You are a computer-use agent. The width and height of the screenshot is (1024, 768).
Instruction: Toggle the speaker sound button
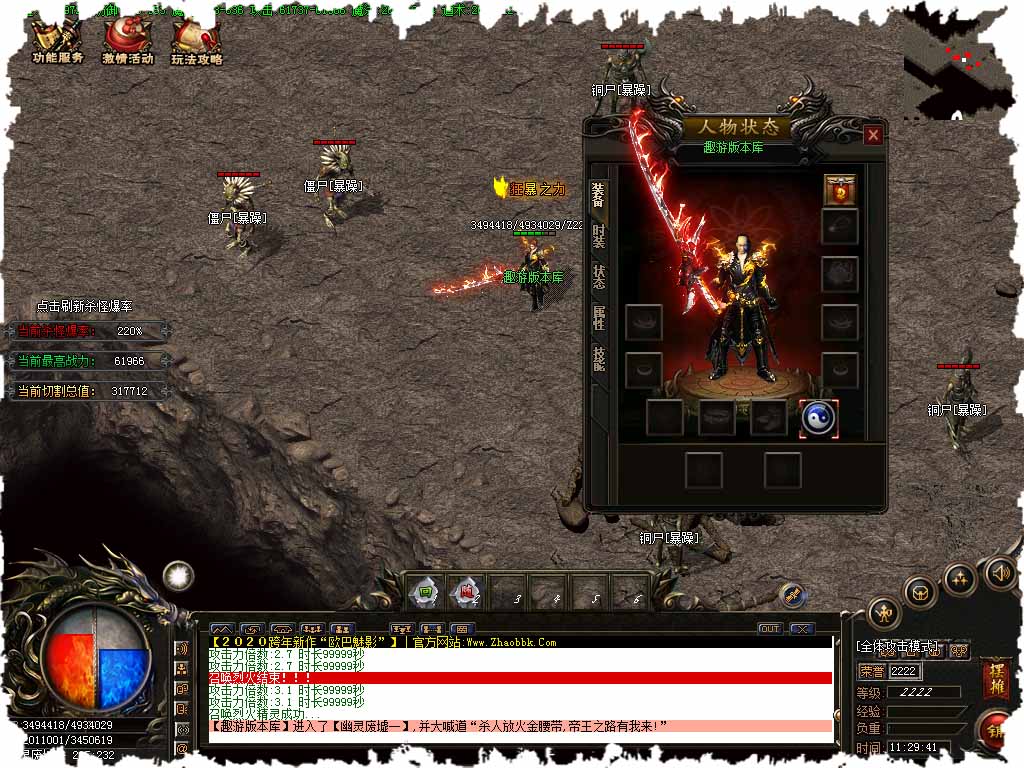(x=1000, y=573)
